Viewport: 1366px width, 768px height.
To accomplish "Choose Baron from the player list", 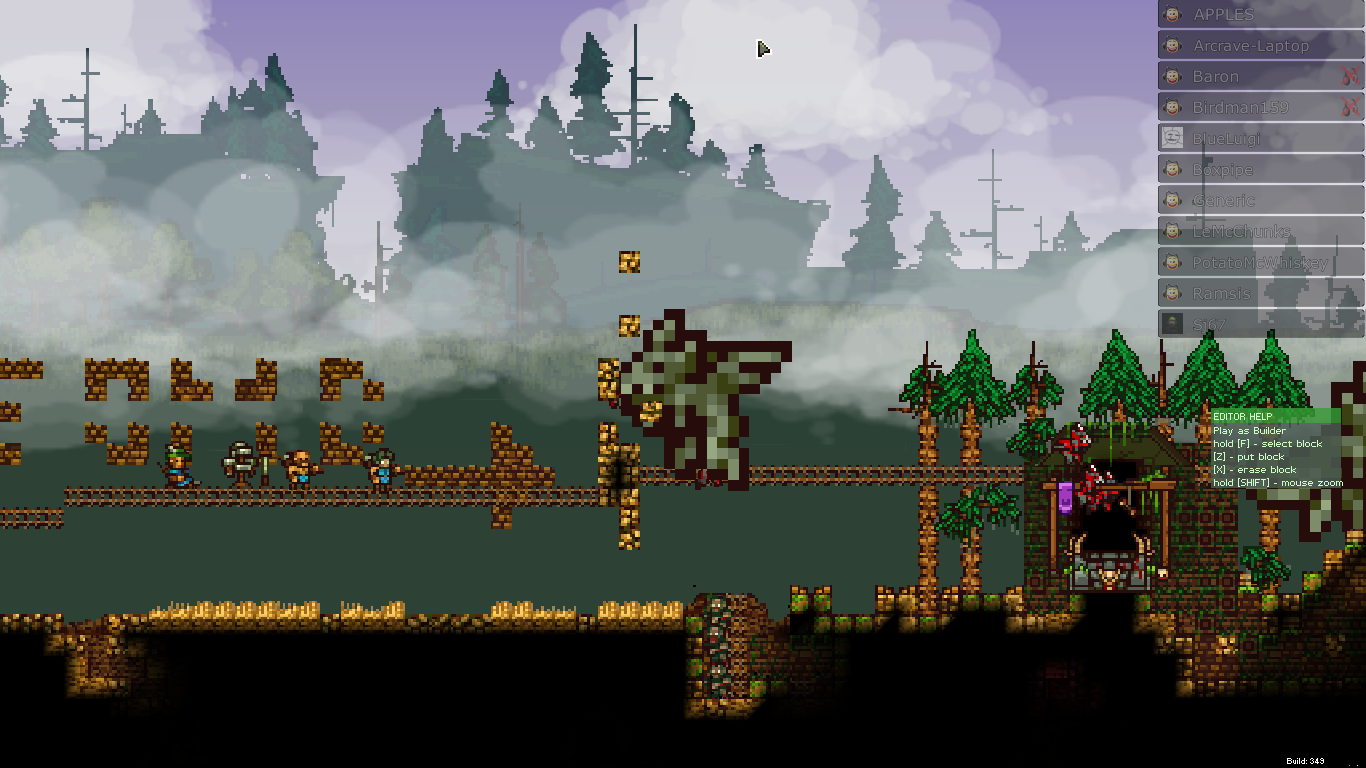I will 1250,77.
